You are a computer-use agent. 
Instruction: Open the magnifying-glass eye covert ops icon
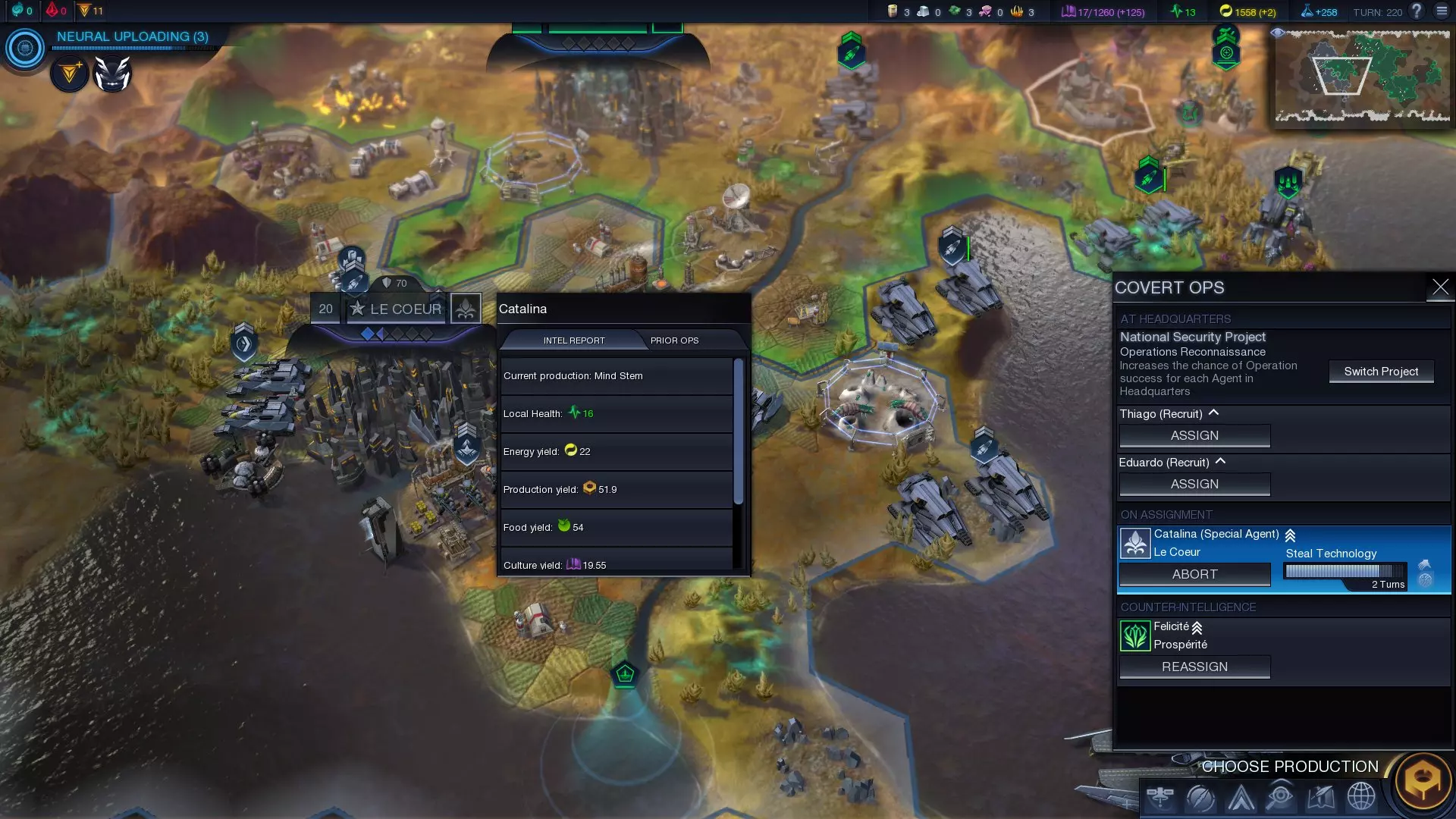pyautogui.click(x=1281, y=797)
